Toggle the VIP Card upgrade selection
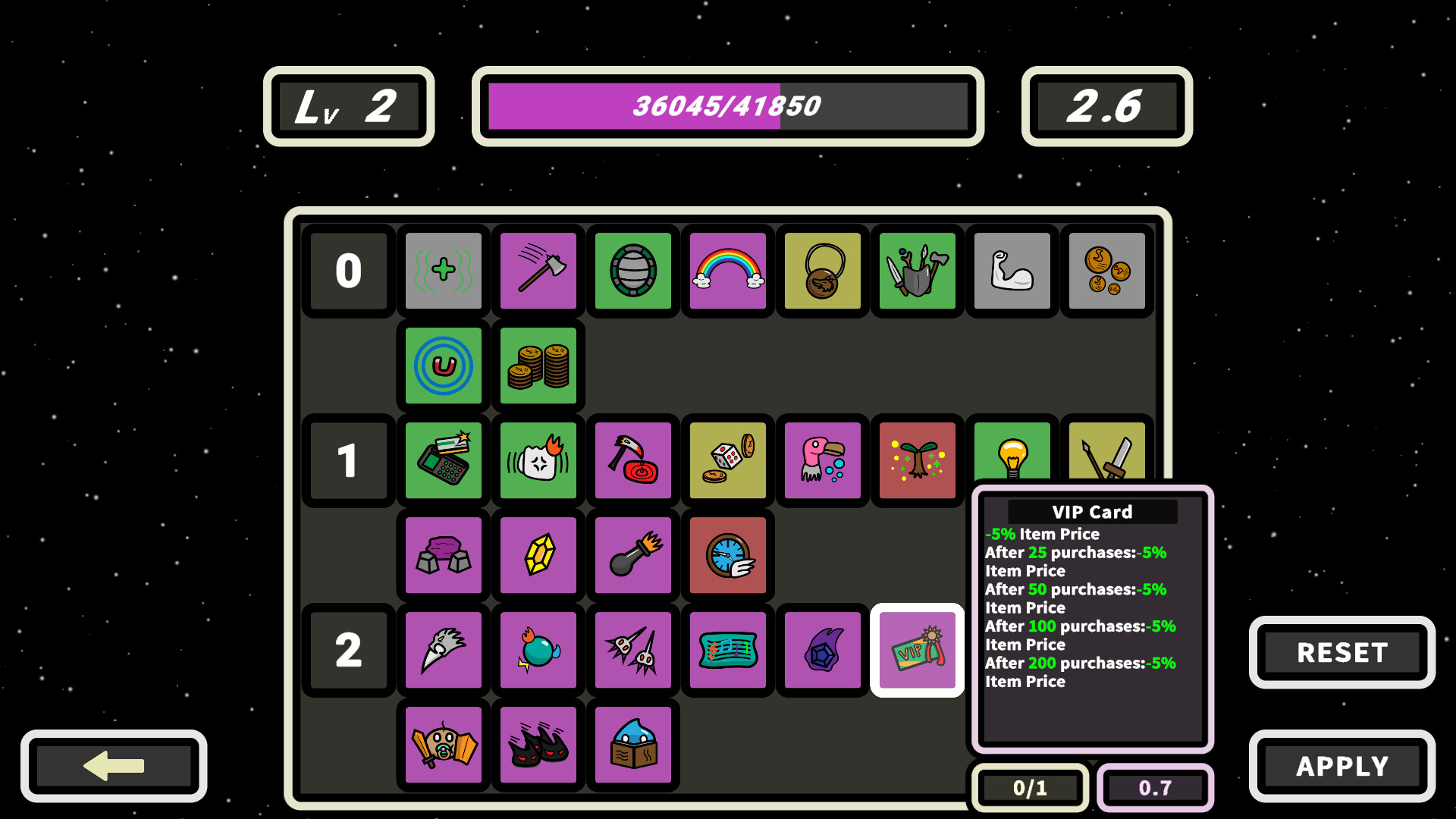 917,650
